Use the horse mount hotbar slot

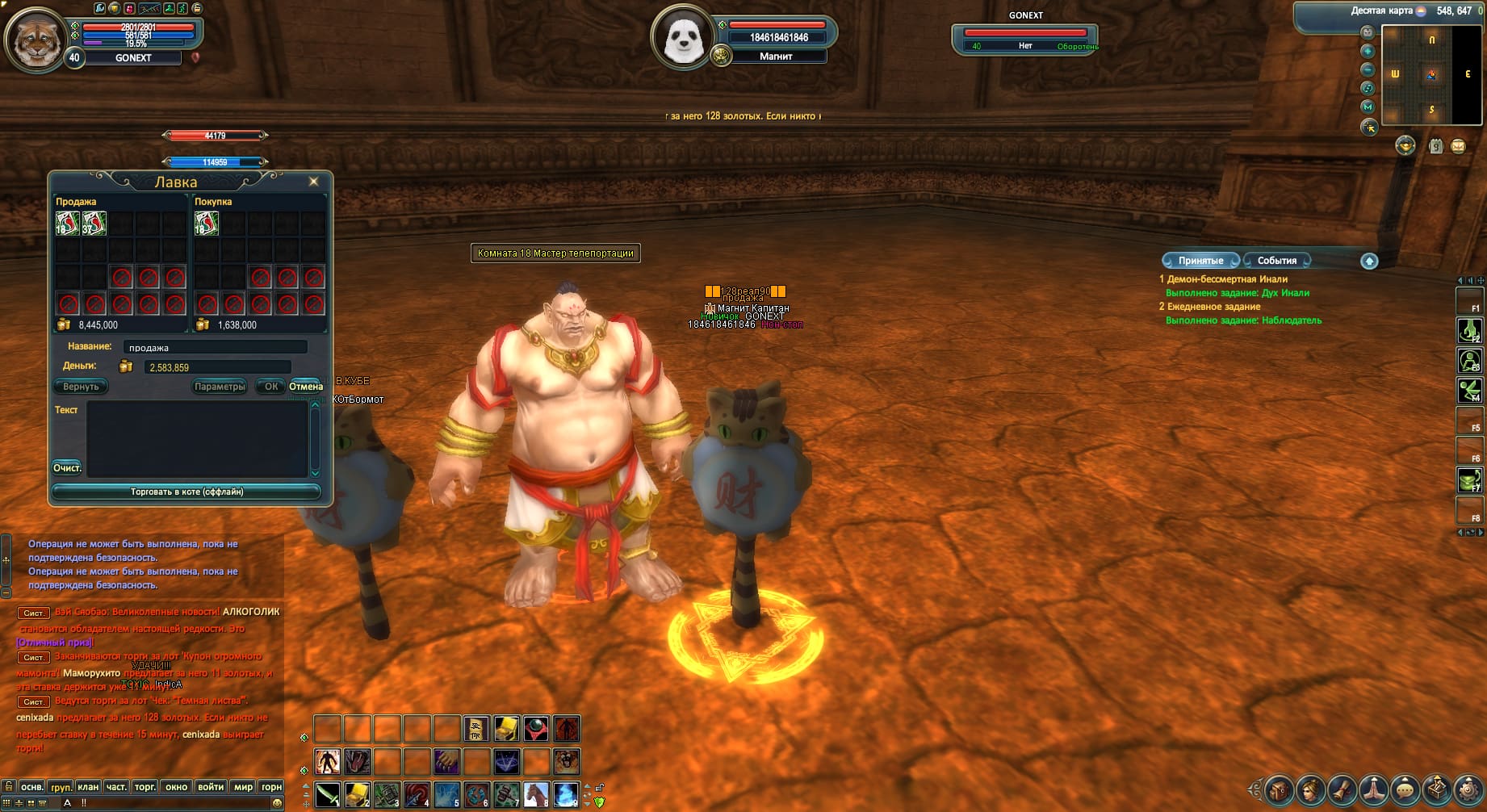[536, 795]
